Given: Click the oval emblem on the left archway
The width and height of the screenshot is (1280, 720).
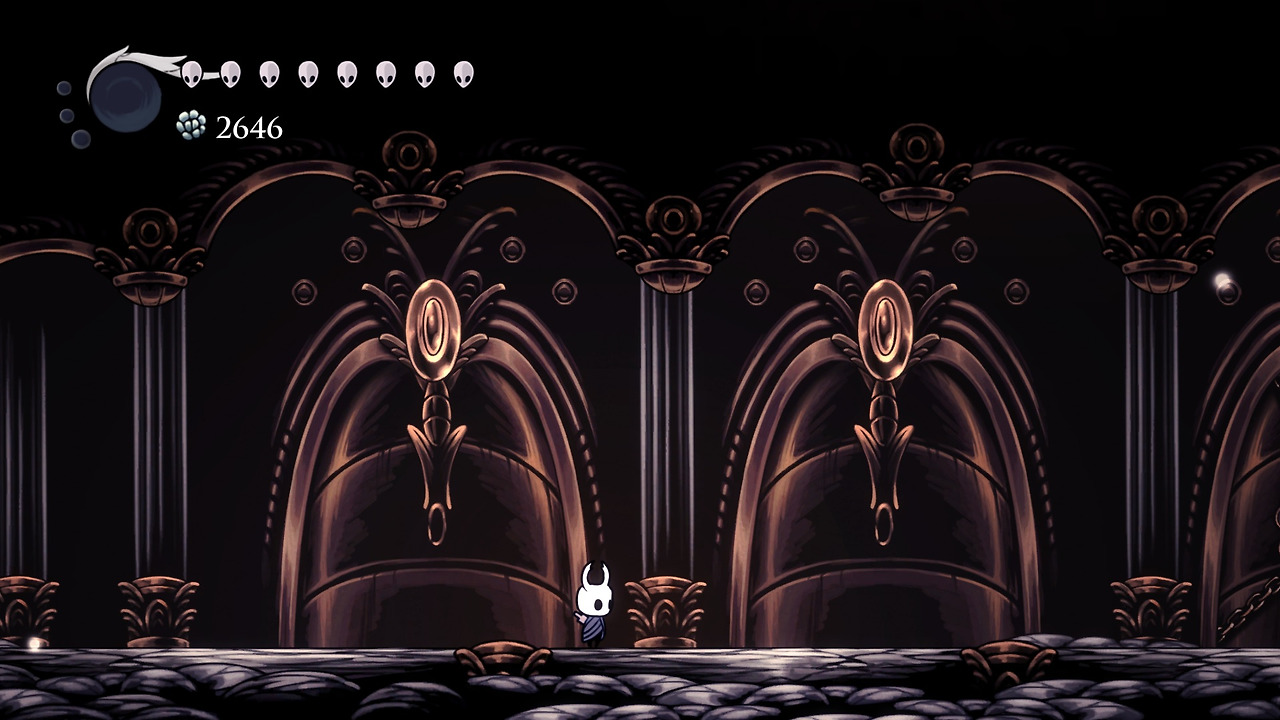Looking at the screenshot, I should click(x=434, y=325).
